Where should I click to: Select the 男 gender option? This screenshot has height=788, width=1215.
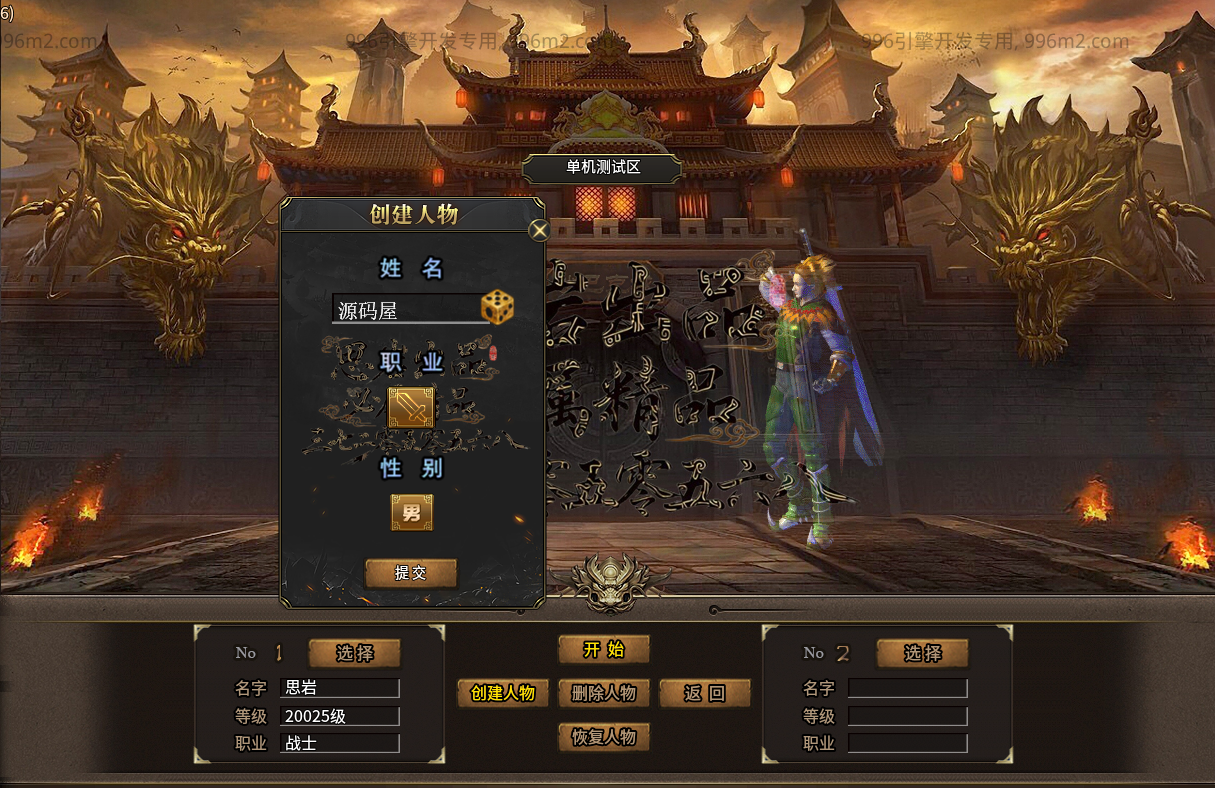(x=411, y=513)
